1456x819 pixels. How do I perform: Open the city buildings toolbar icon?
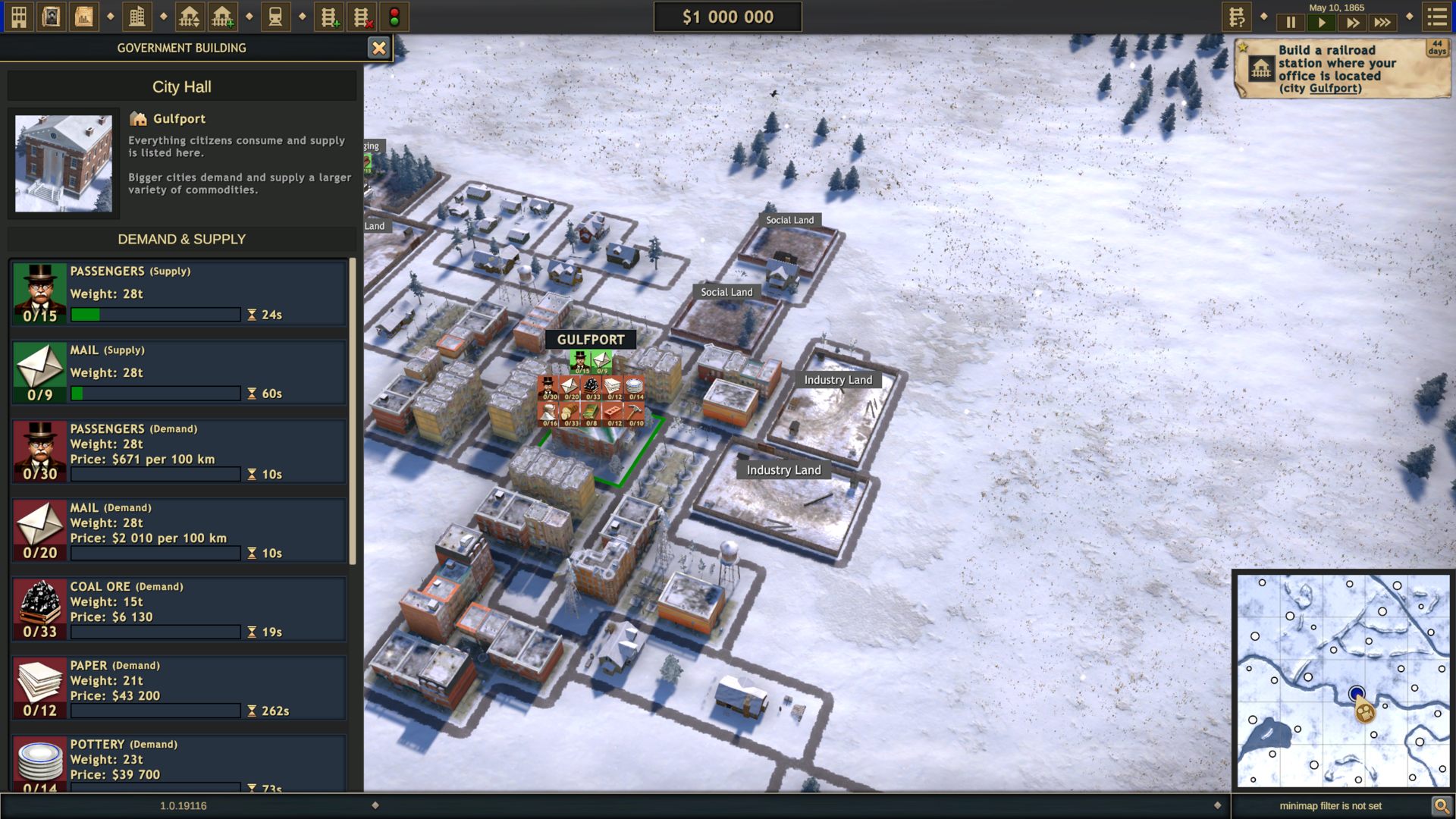click(137, 17)
